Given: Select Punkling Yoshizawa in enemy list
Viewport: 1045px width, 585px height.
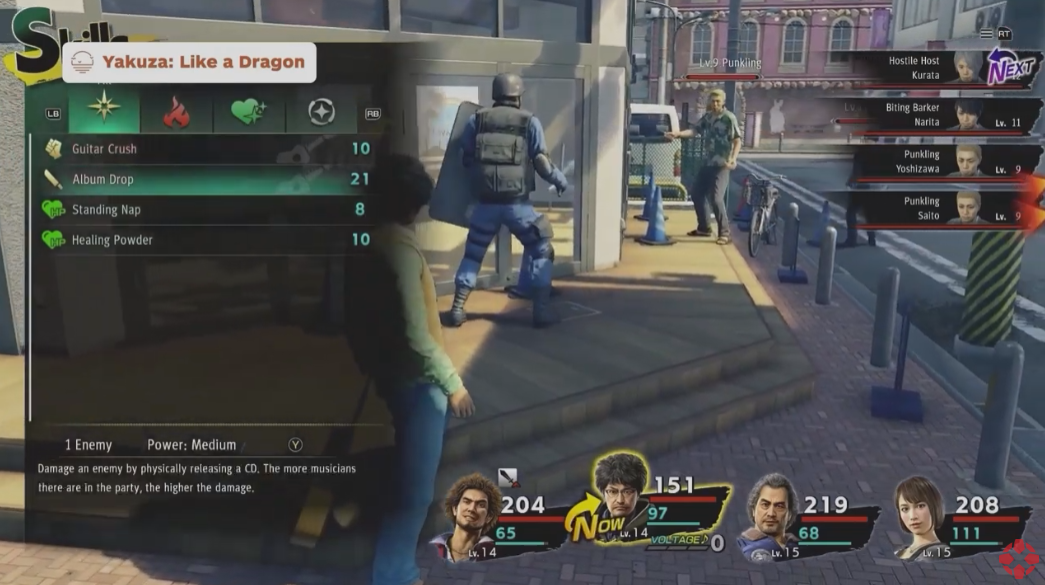Looking at the screenshot, I should coord(930,162).
